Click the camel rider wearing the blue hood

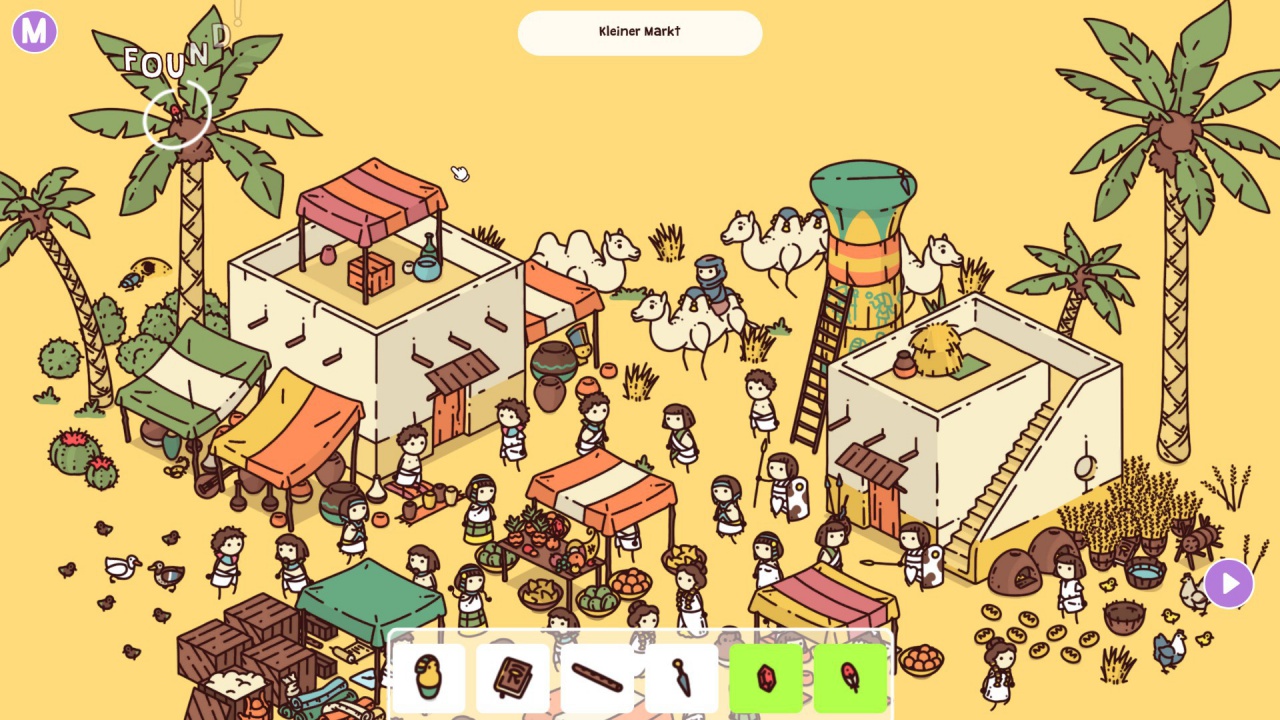pos(710,275)
